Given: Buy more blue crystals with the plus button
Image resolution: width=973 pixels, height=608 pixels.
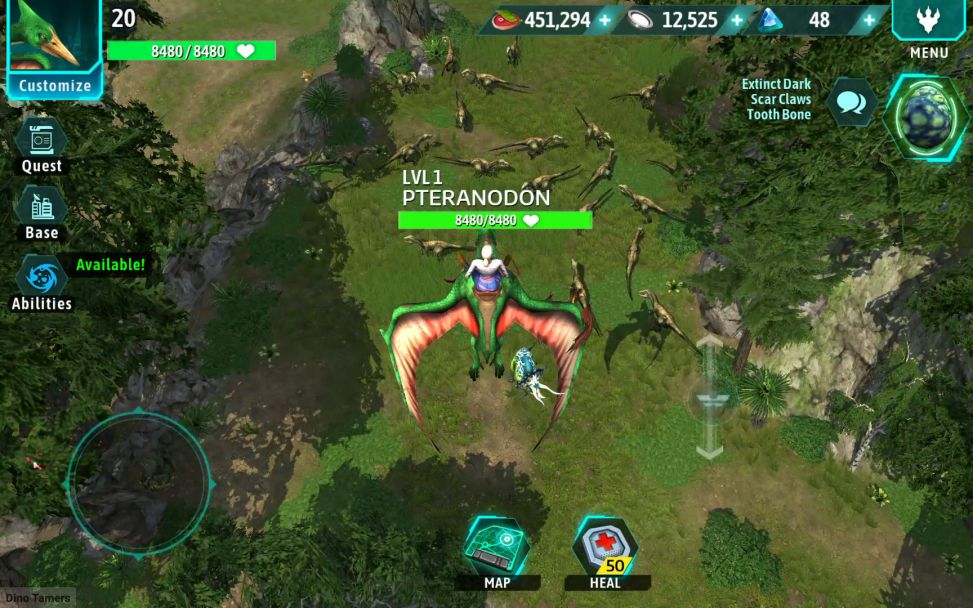Looking at the screenshot, I should (869, 20).
